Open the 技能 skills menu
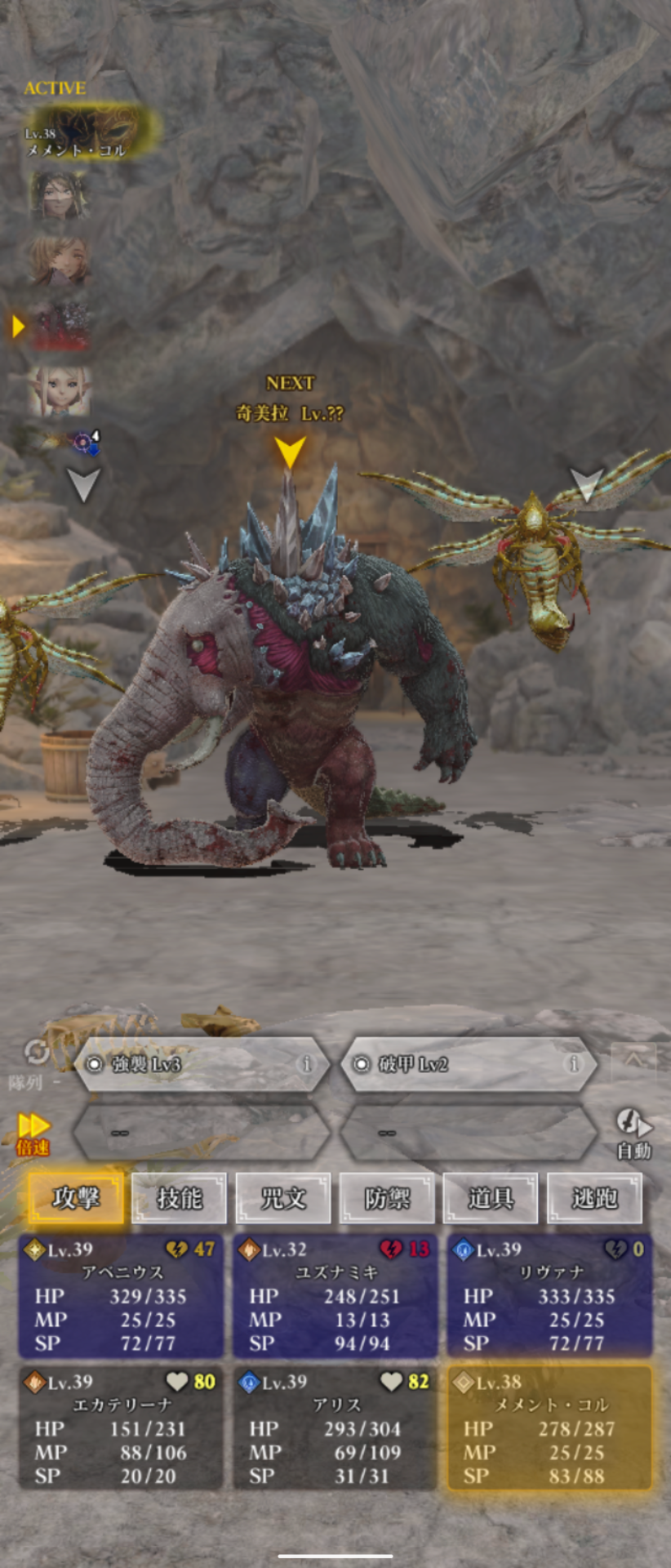671x1568 pixels. click(179, 1198)
